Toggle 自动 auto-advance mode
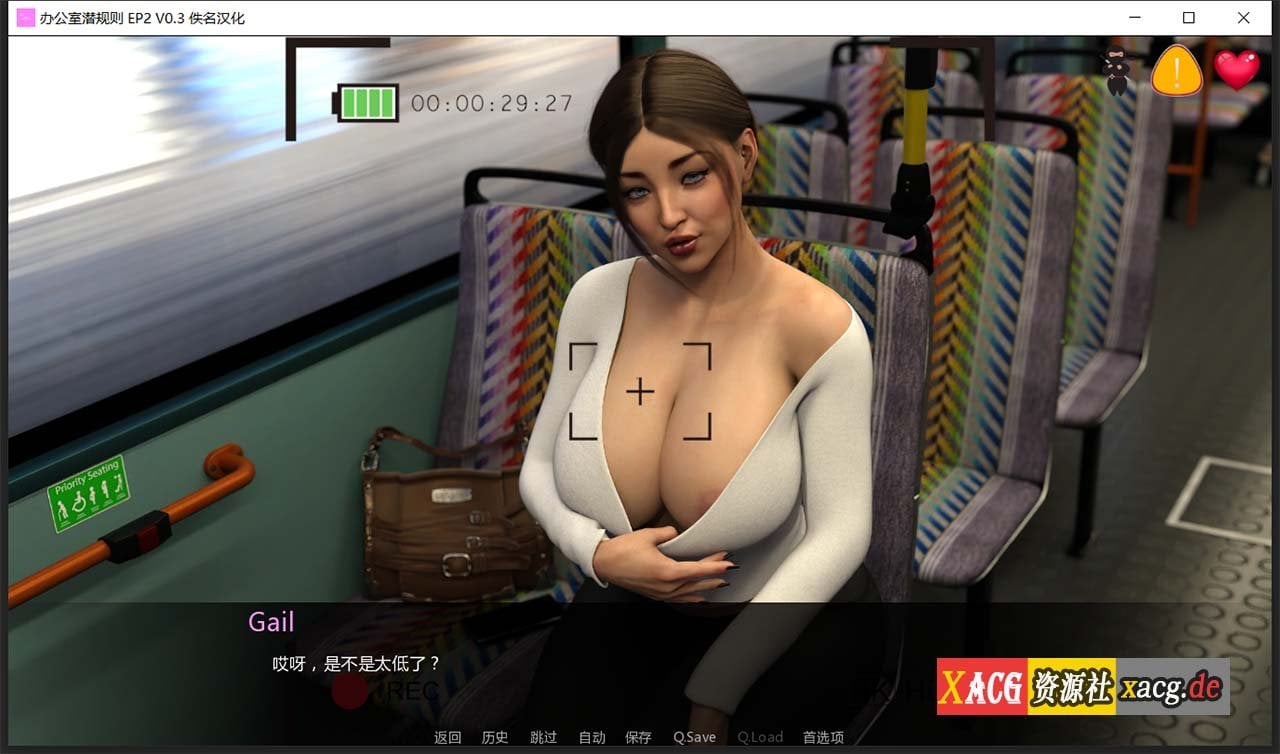The width and height of the screenshot is (1280, 754). (592, 737)
